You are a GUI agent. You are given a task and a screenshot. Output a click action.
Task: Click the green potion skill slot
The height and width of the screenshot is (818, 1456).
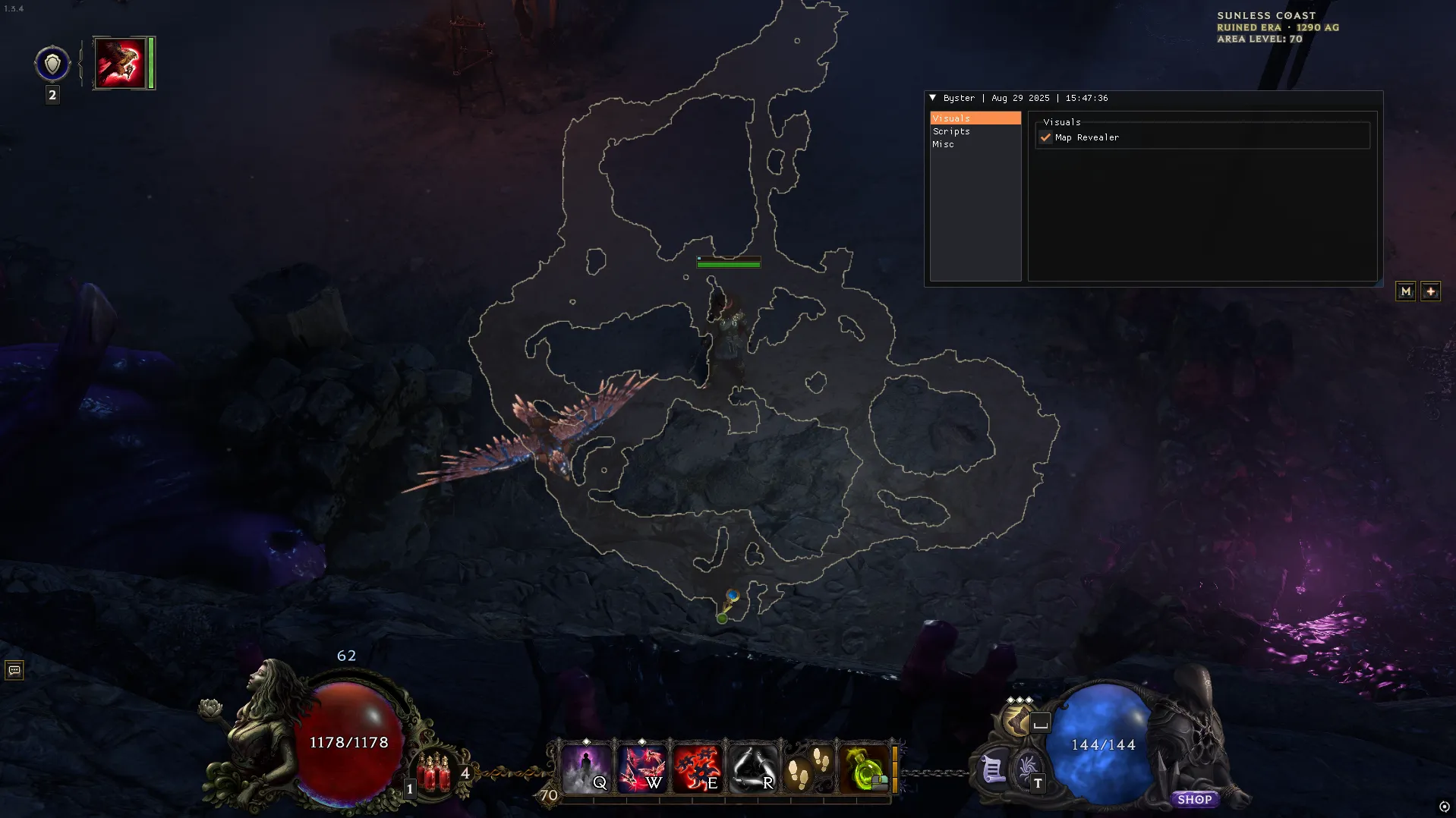[864, 769]
